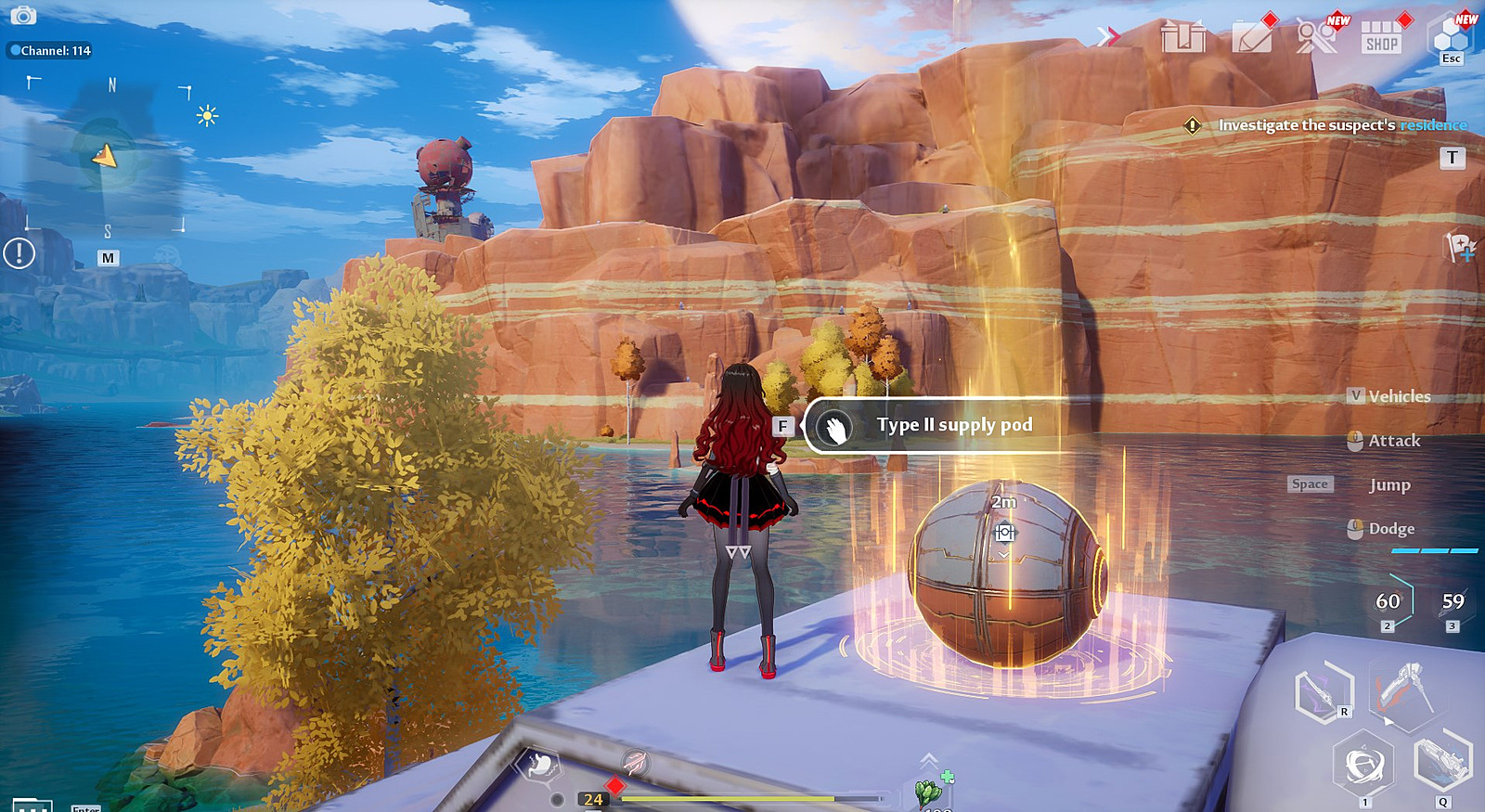
Task: Open the pencil and notepad icon
Action: click(x=1252, y=38)
